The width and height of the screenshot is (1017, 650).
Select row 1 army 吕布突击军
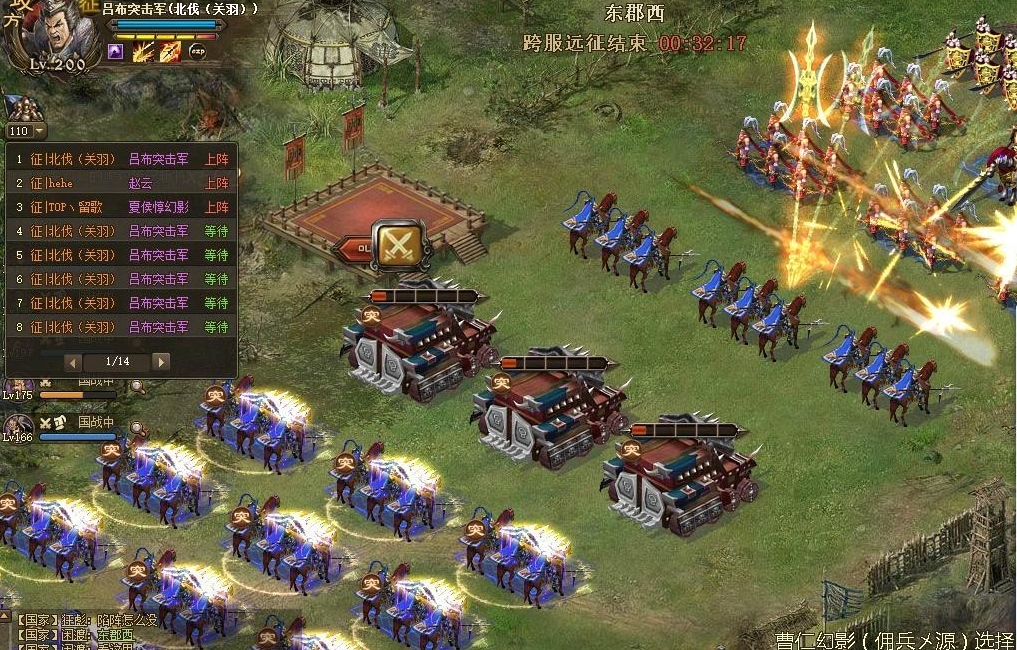[121, 159]
